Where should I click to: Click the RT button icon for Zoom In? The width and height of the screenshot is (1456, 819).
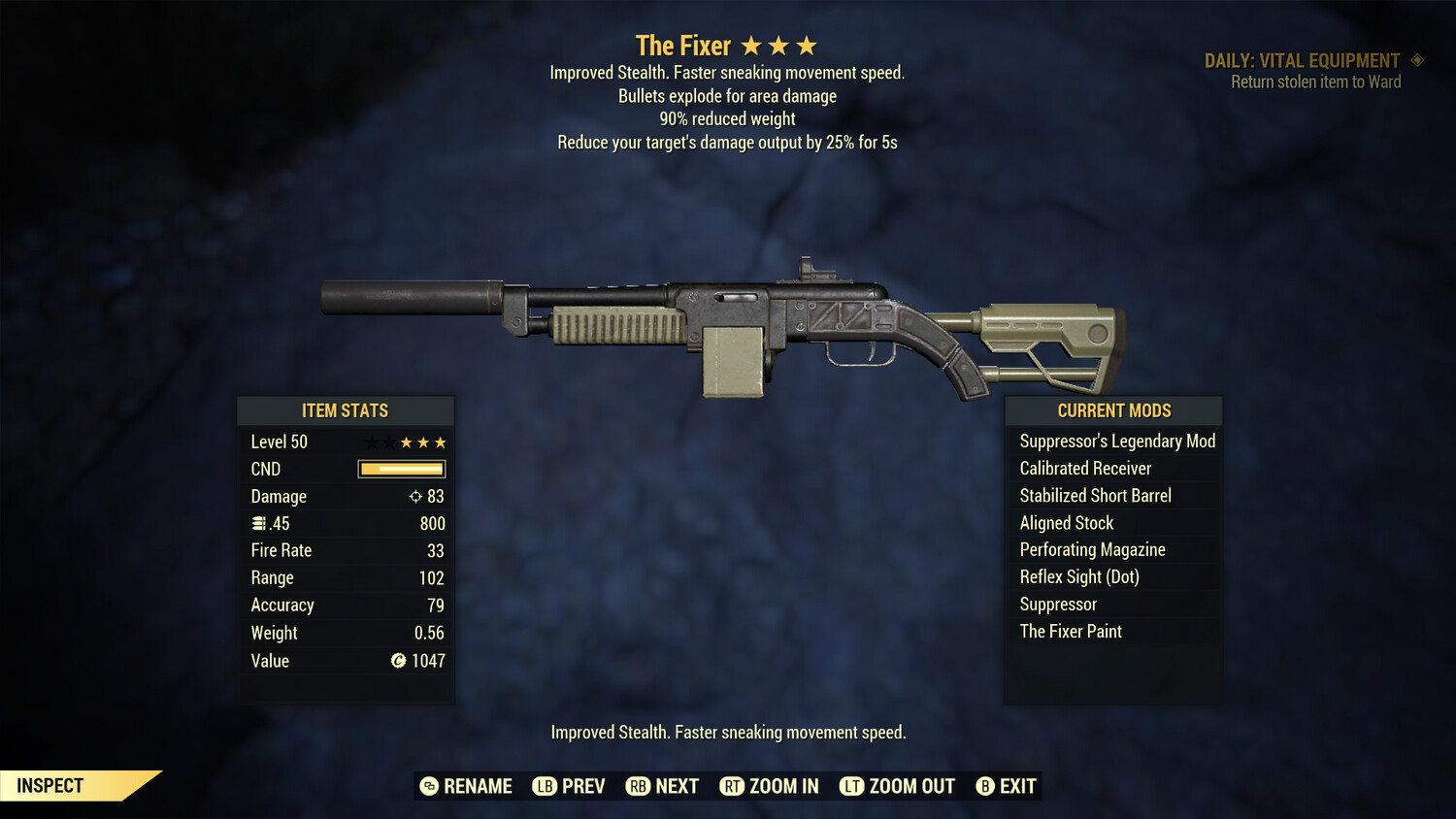click(x=734, y=786)
